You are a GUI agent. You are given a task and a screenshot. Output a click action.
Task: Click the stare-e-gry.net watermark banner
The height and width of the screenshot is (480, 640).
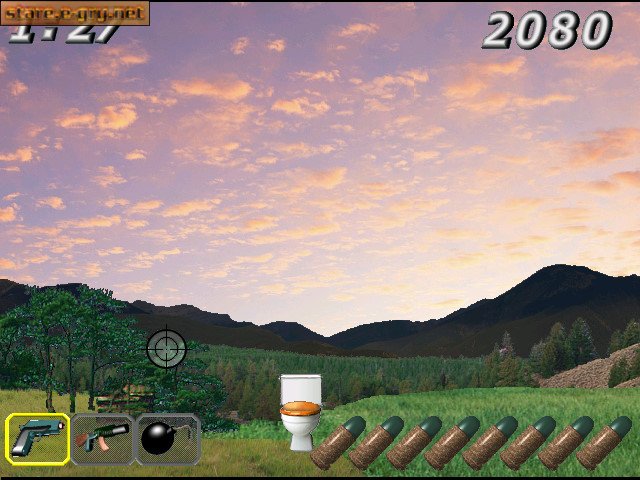tap(75, 13)
